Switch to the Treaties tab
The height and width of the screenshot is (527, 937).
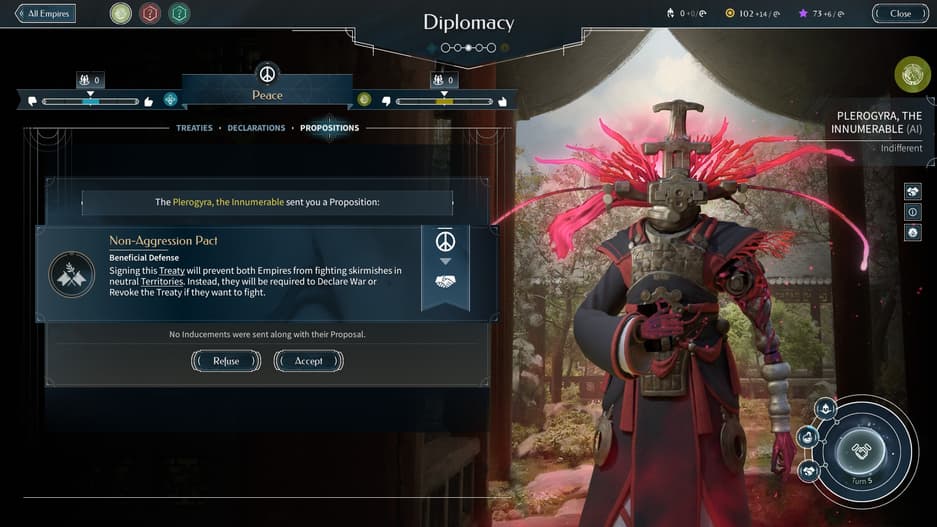tap(194, 128)
